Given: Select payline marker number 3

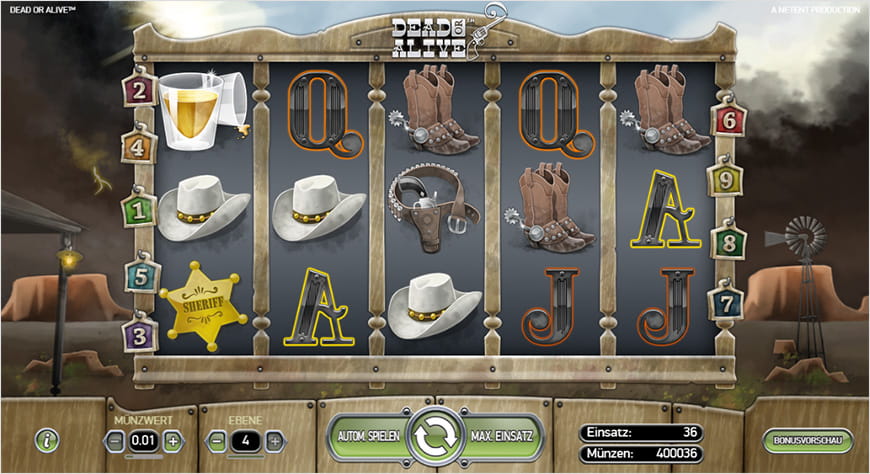Looking at the screenshot, I should (137, 334).
